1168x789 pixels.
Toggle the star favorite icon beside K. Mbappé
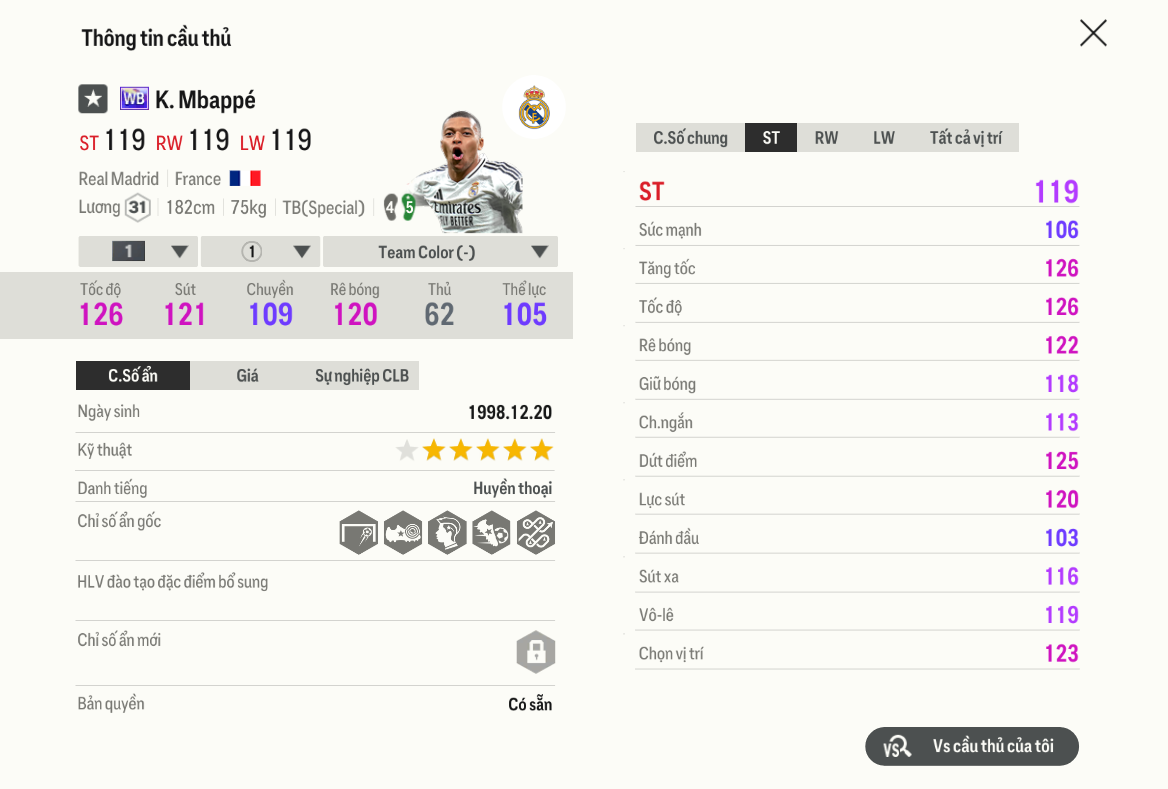(x=93, y=99)
